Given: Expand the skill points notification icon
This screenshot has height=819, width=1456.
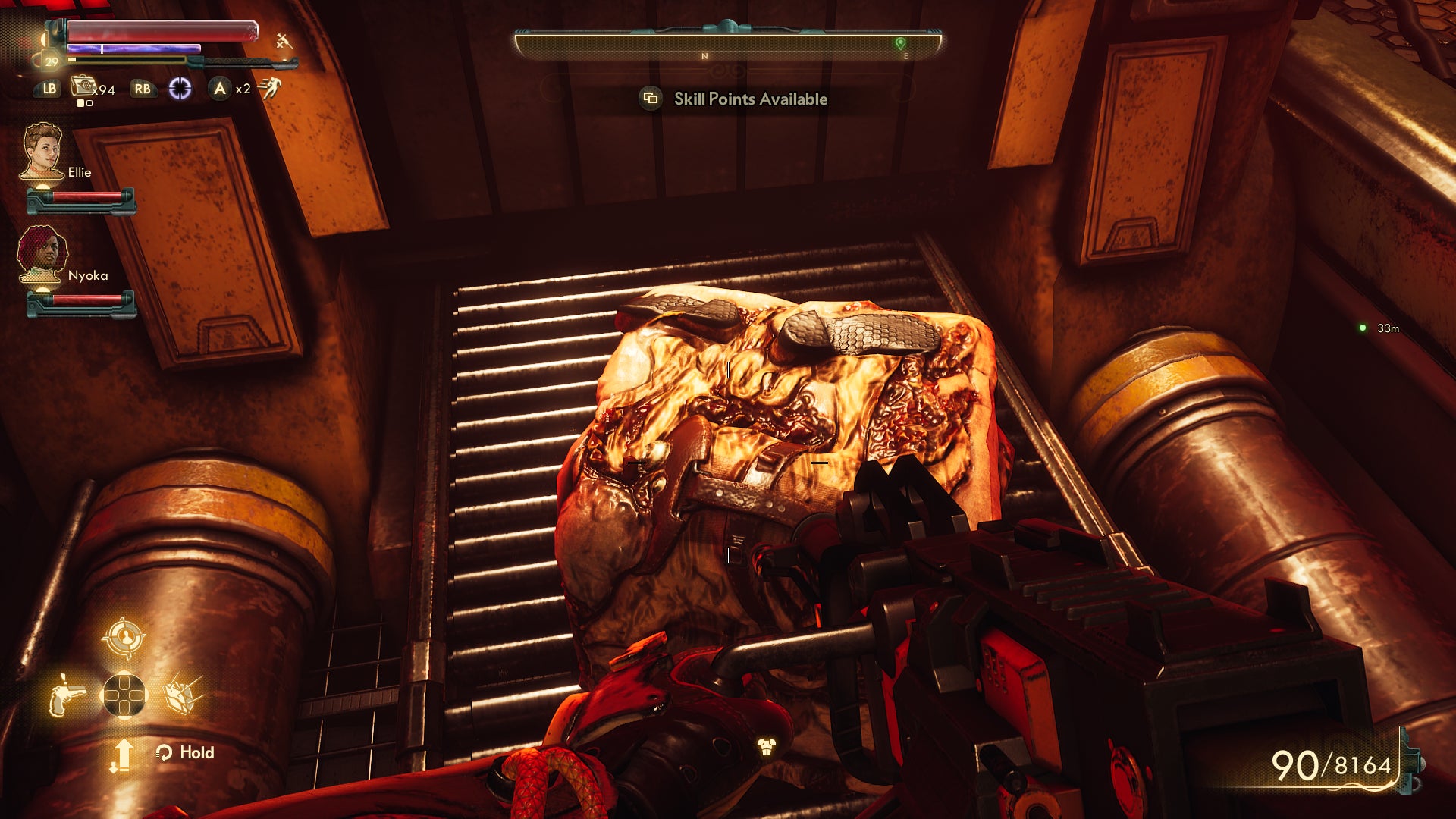Looking at the screenshot, I should click(x=649, y=99).
